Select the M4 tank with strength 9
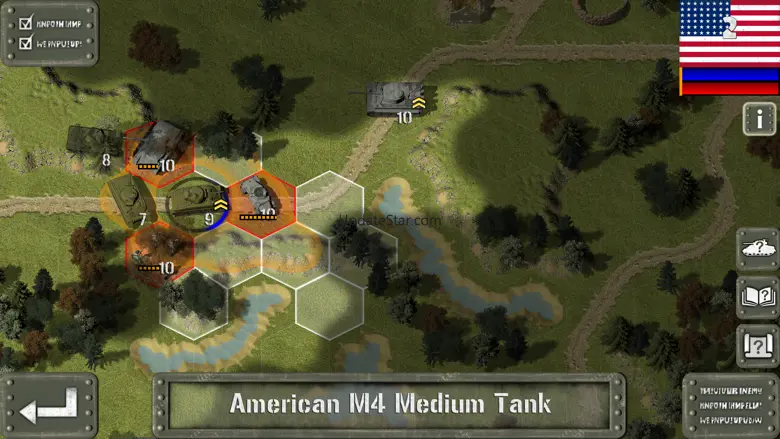780x439 pixels. 193,200
